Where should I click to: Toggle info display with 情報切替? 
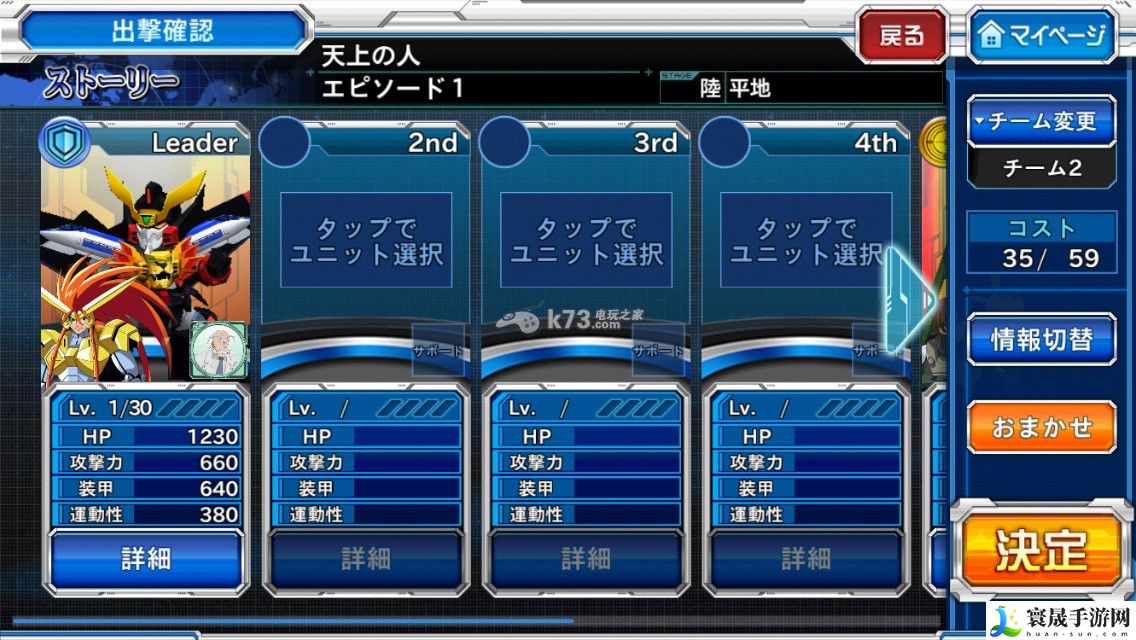click(1041, 339)
